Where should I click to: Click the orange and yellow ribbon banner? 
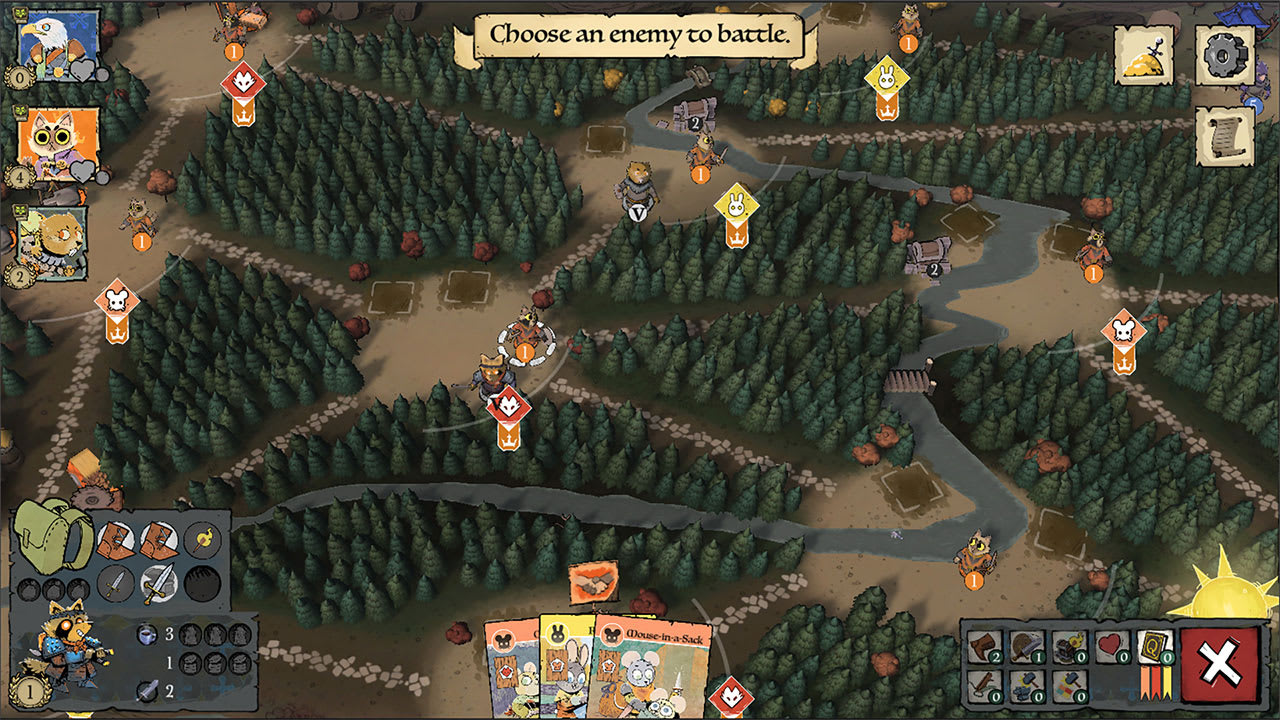pyautogui.click(x=1155, y=682)
